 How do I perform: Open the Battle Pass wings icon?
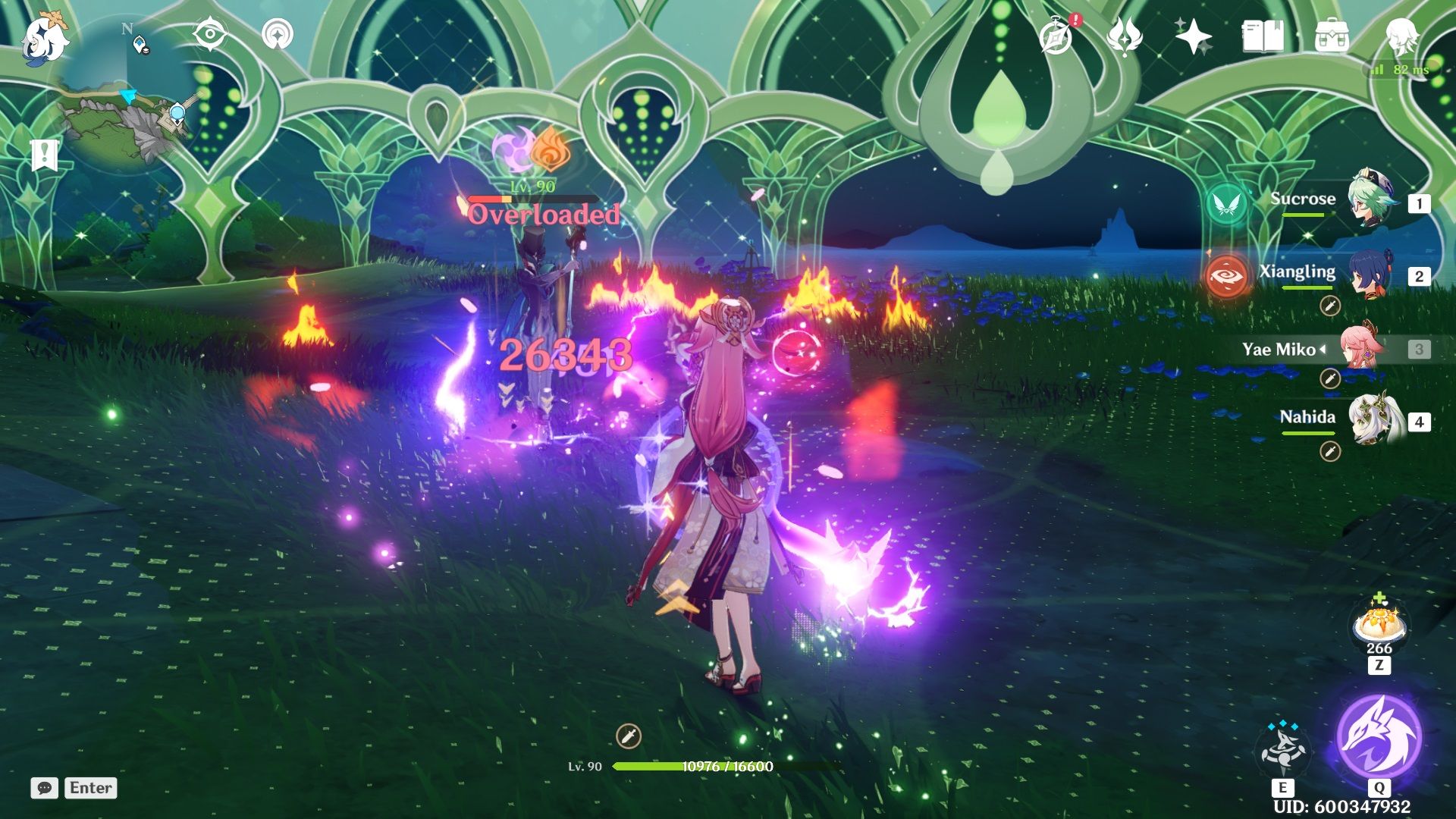pos(1125,34)
